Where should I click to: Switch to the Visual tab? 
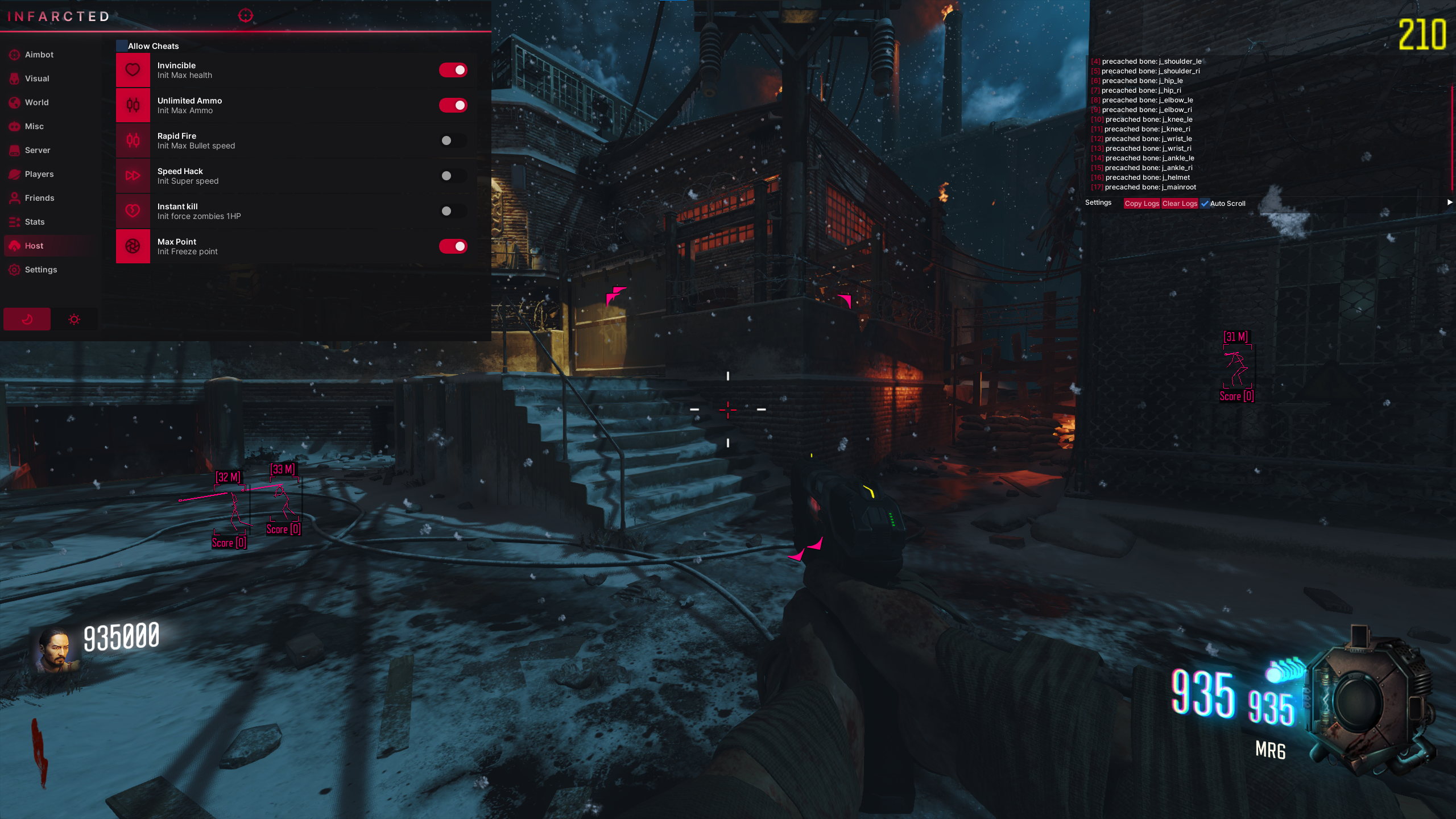[37, 78]
